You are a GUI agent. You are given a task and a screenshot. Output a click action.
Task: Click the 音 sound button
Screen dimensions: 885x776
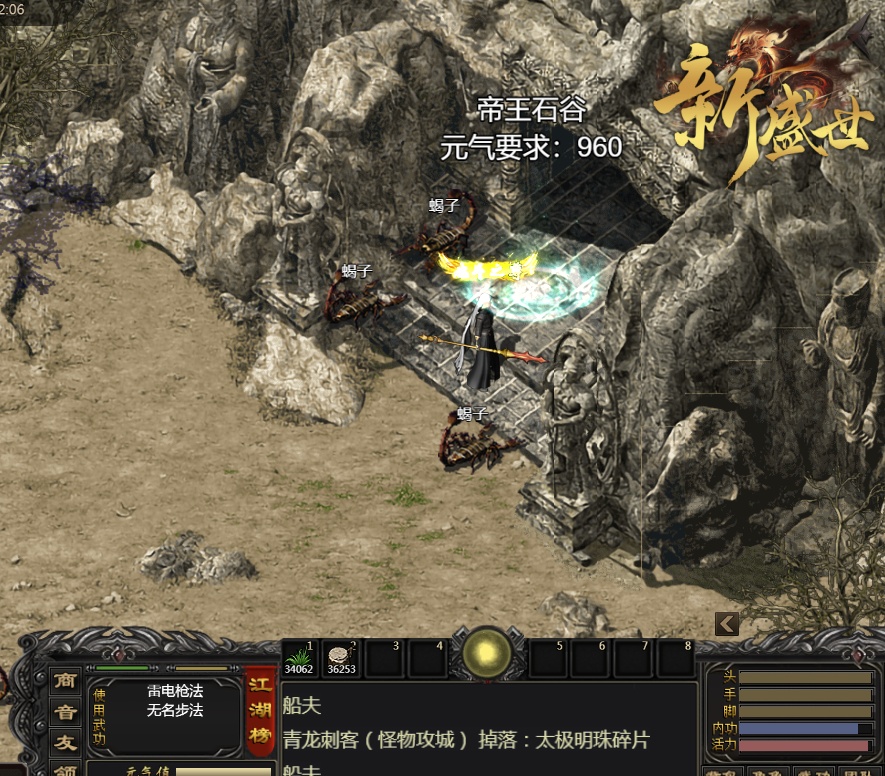tap(66, 712)
